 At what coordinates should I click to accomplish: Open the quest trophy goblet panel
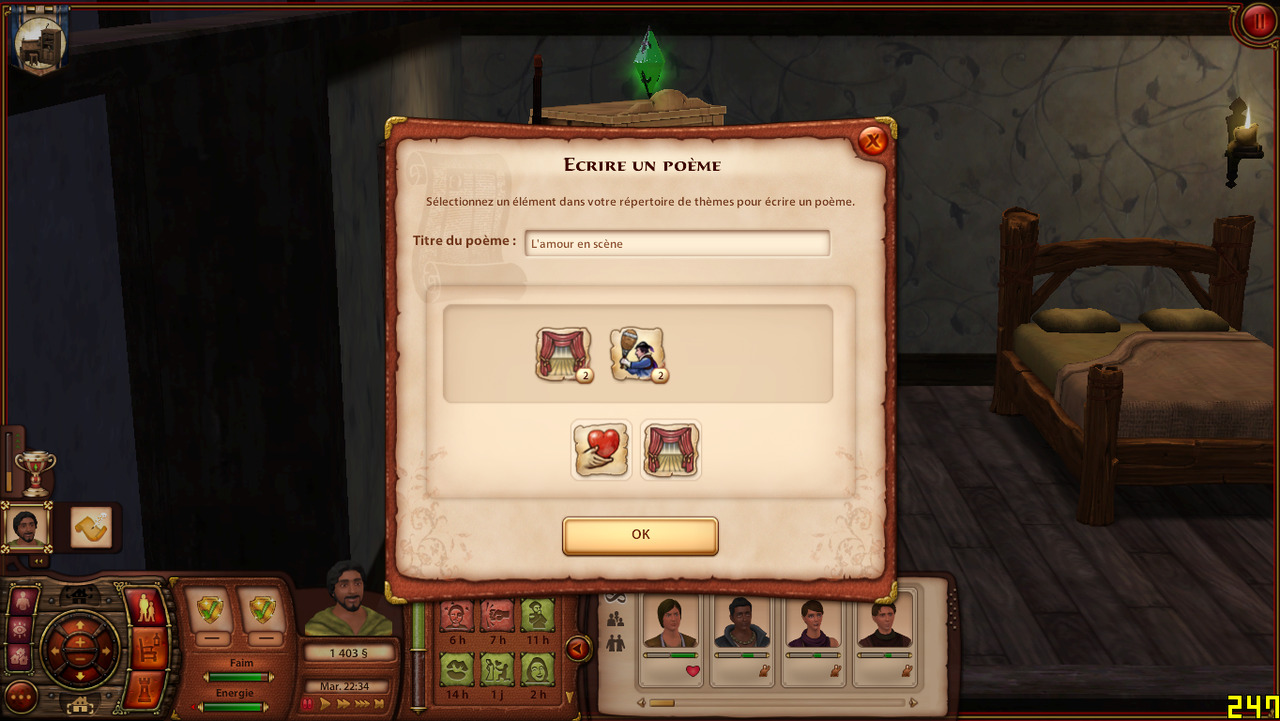[35, 472]
